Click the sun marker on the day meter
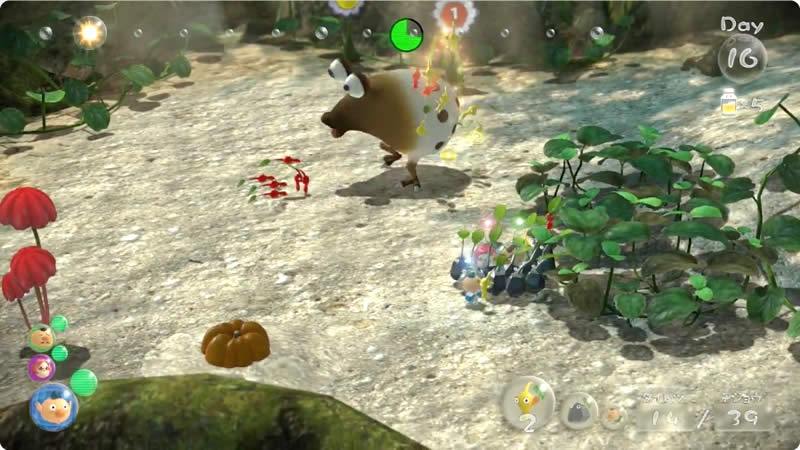 (91, 33)
